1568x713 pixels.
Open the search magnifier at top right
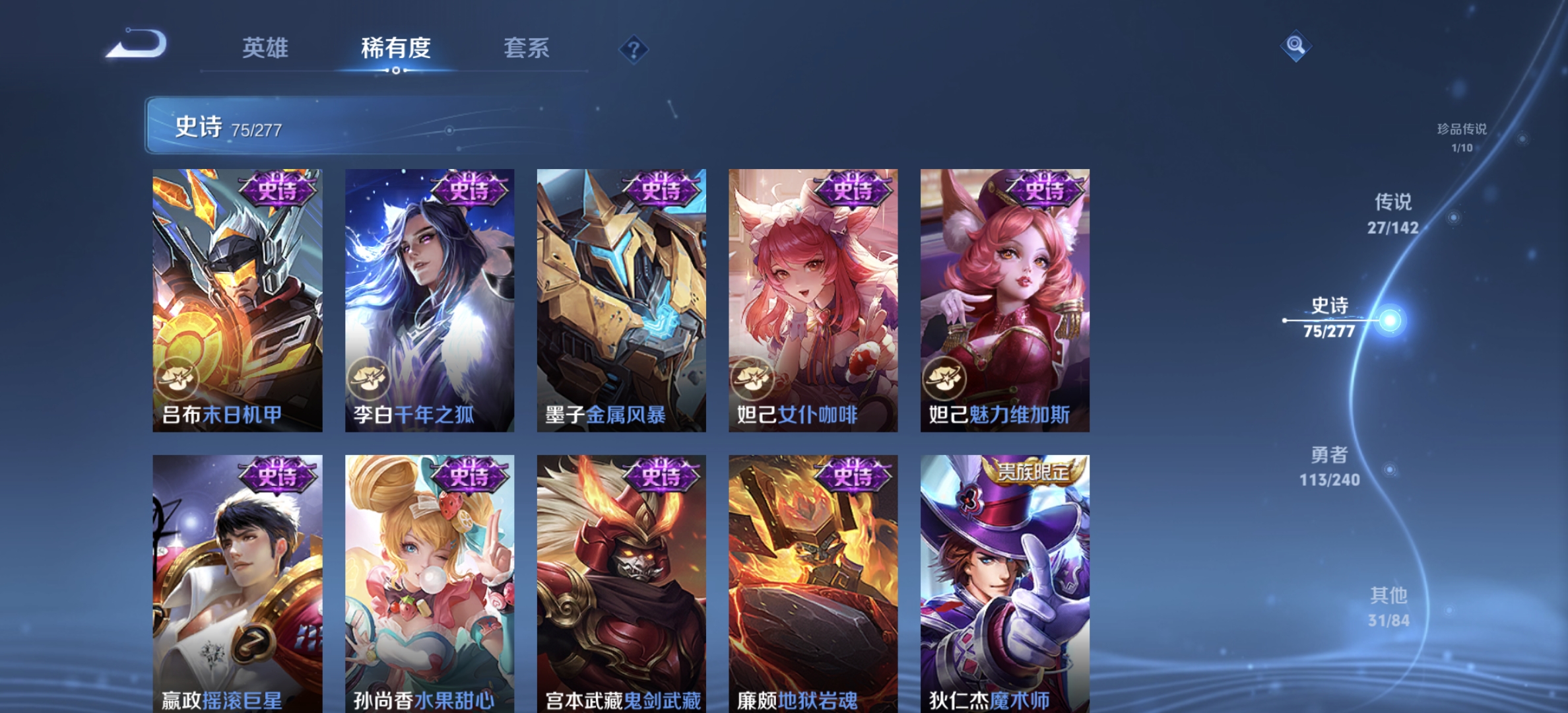tap(1295, 46)
